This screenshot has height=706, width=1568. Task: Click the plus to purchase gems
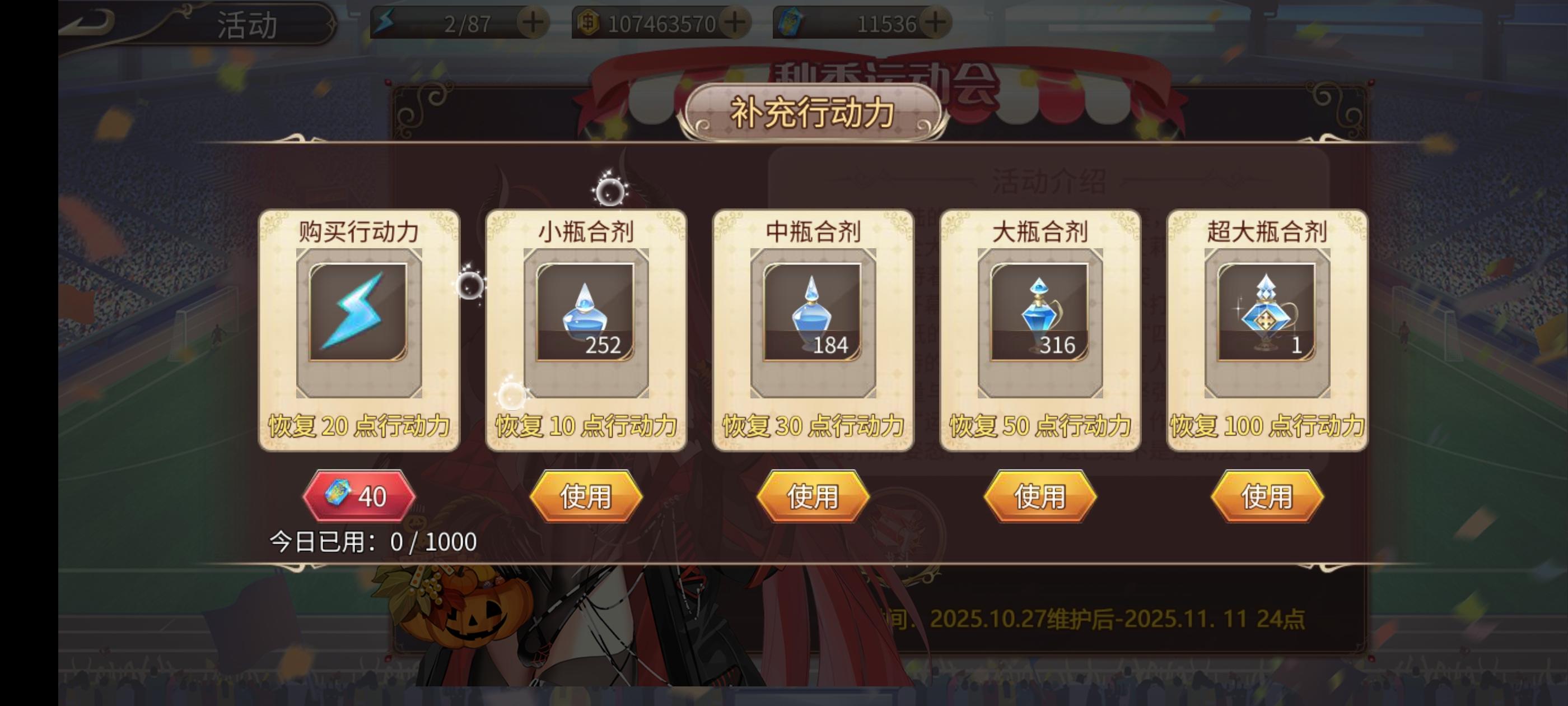click(x=936, y=23)
